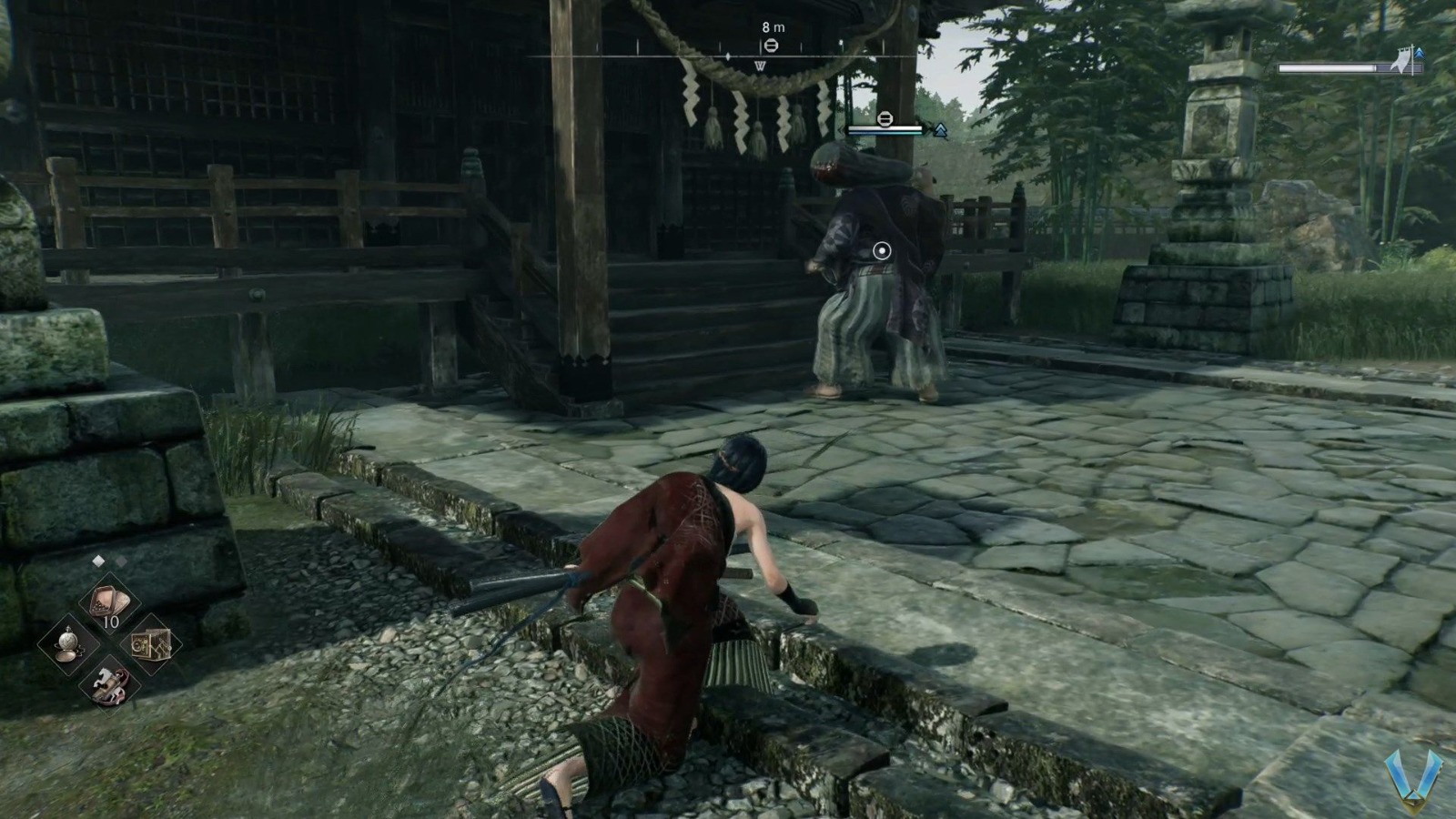Select the photograph camera item icon

coord(150,646)
